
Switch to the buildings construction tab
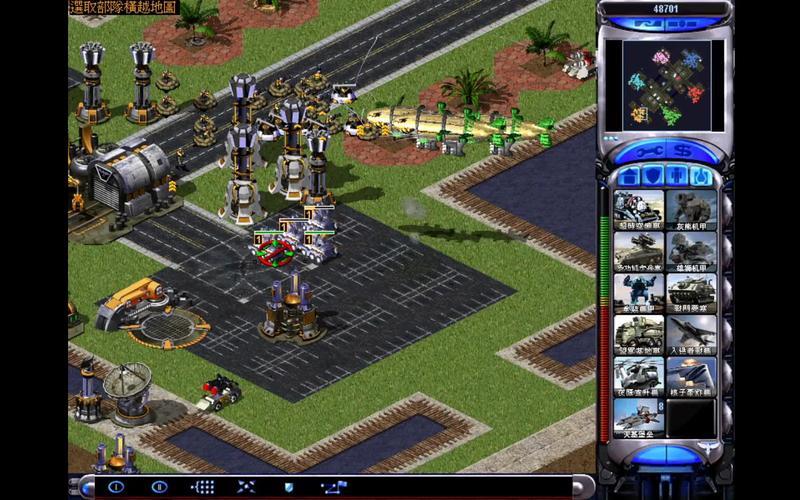pos(628,177)
